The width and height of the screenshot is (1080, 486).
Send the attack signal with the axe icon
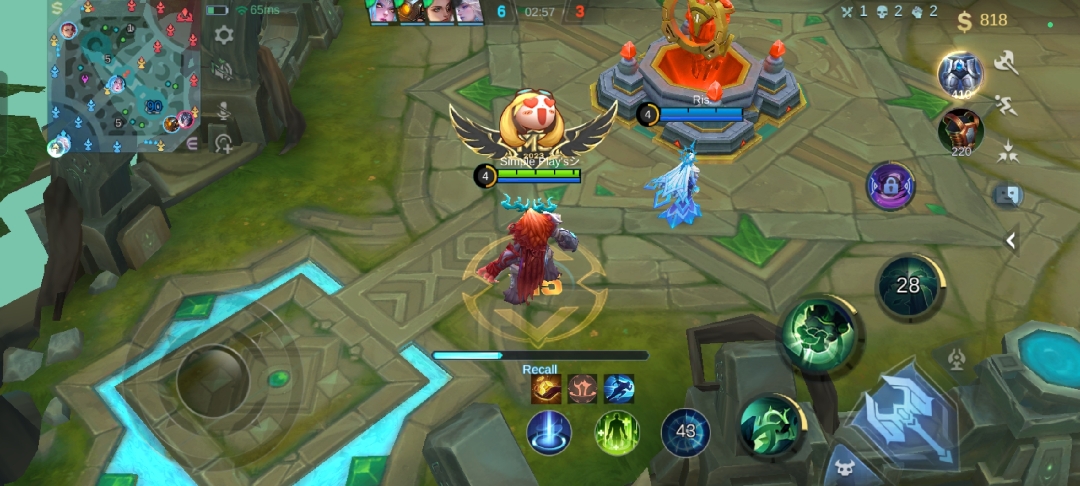coord(1006,63)
